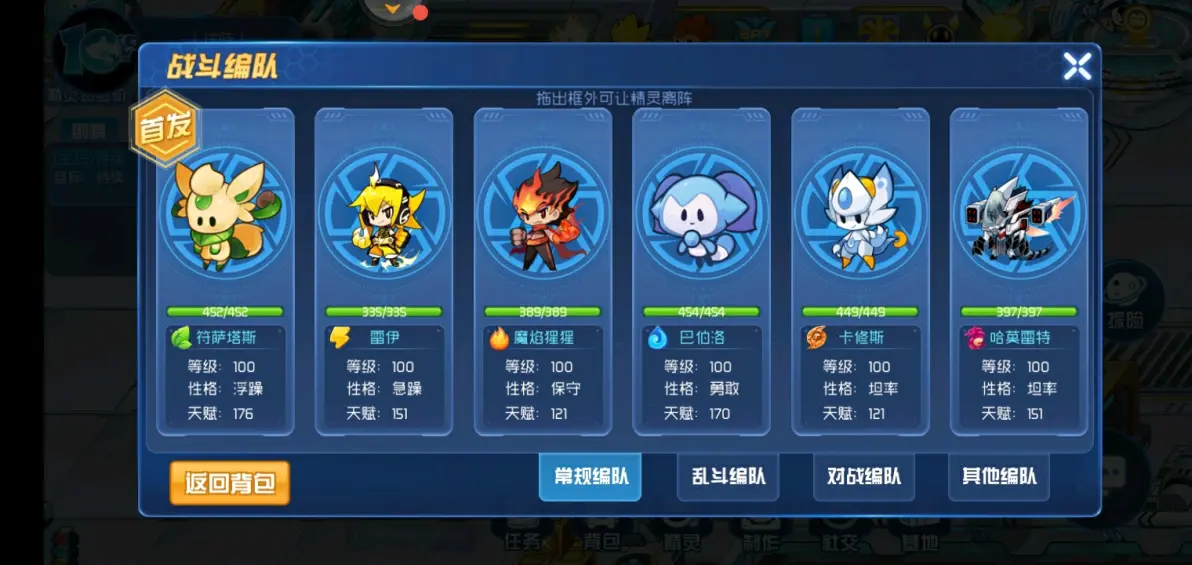Choose the 卡修斯 spirit card
This screenshot has width=1192, height=565.
click(860, 270)
